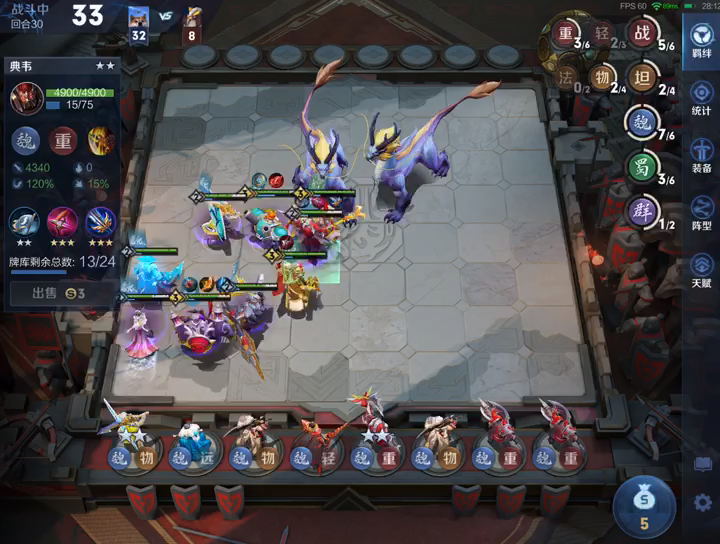The height and width of the screenshot is (544, 720).
Task: Open the gear settings icon
Action: point(703,503)
